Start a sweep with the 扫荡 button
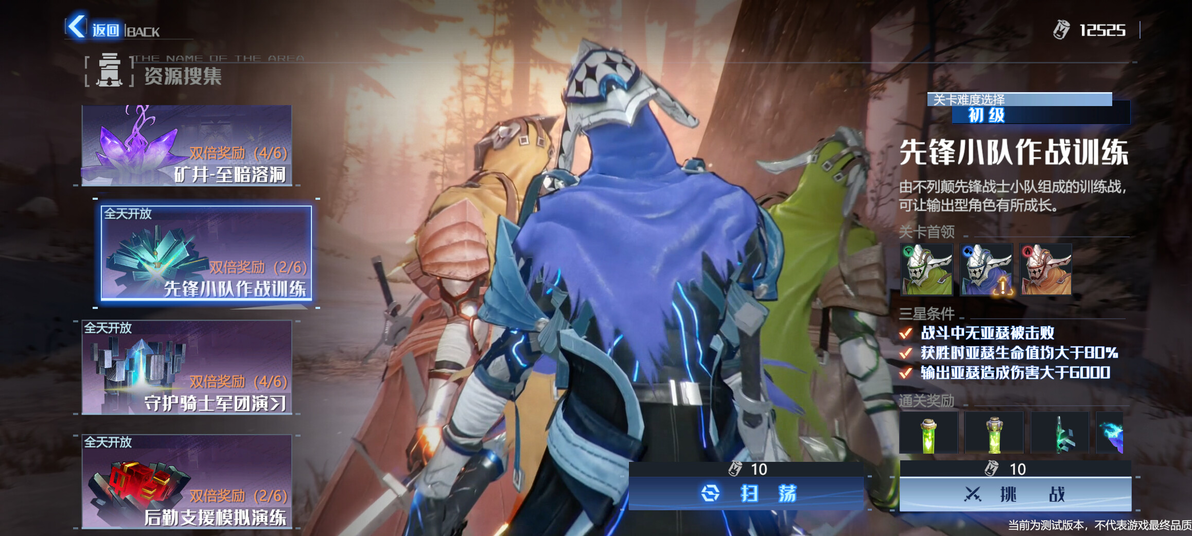 [746, 493]
